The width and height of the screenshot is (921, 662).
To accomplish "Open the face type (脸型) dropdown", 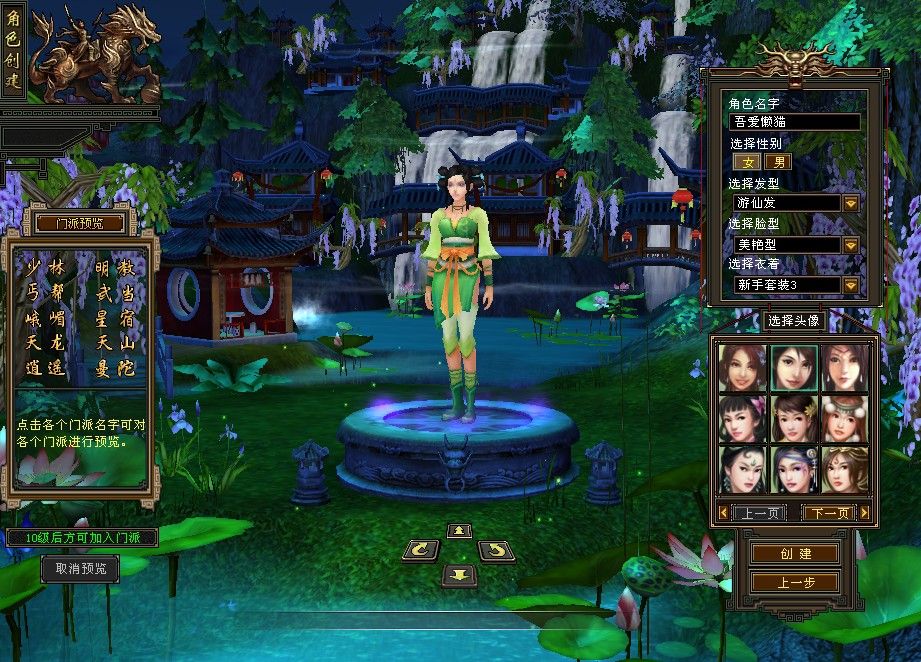I will click(x=851, y=244).
